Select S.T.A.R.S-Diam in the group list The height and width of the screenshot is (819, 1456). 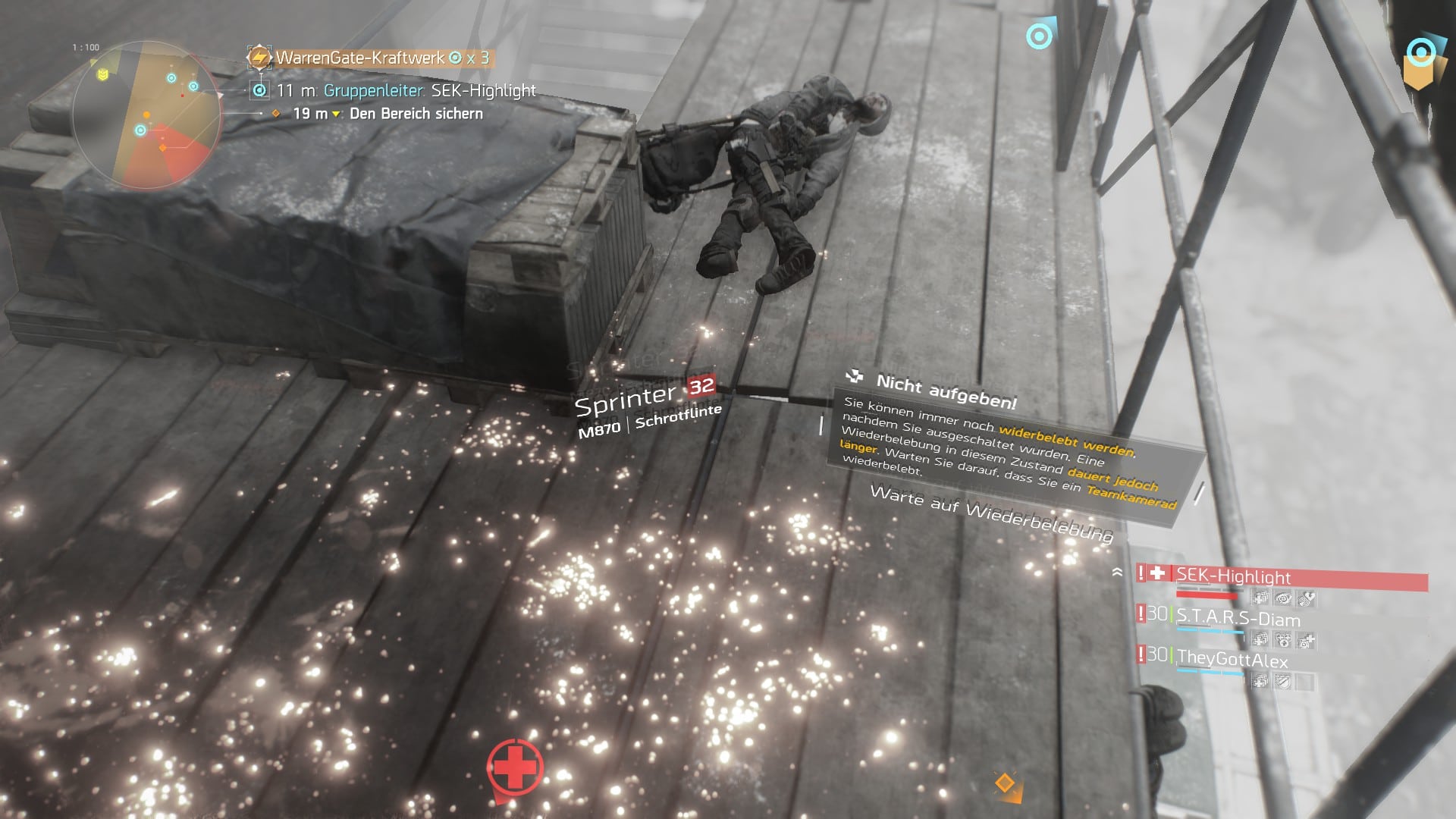tap(1238, 619)
